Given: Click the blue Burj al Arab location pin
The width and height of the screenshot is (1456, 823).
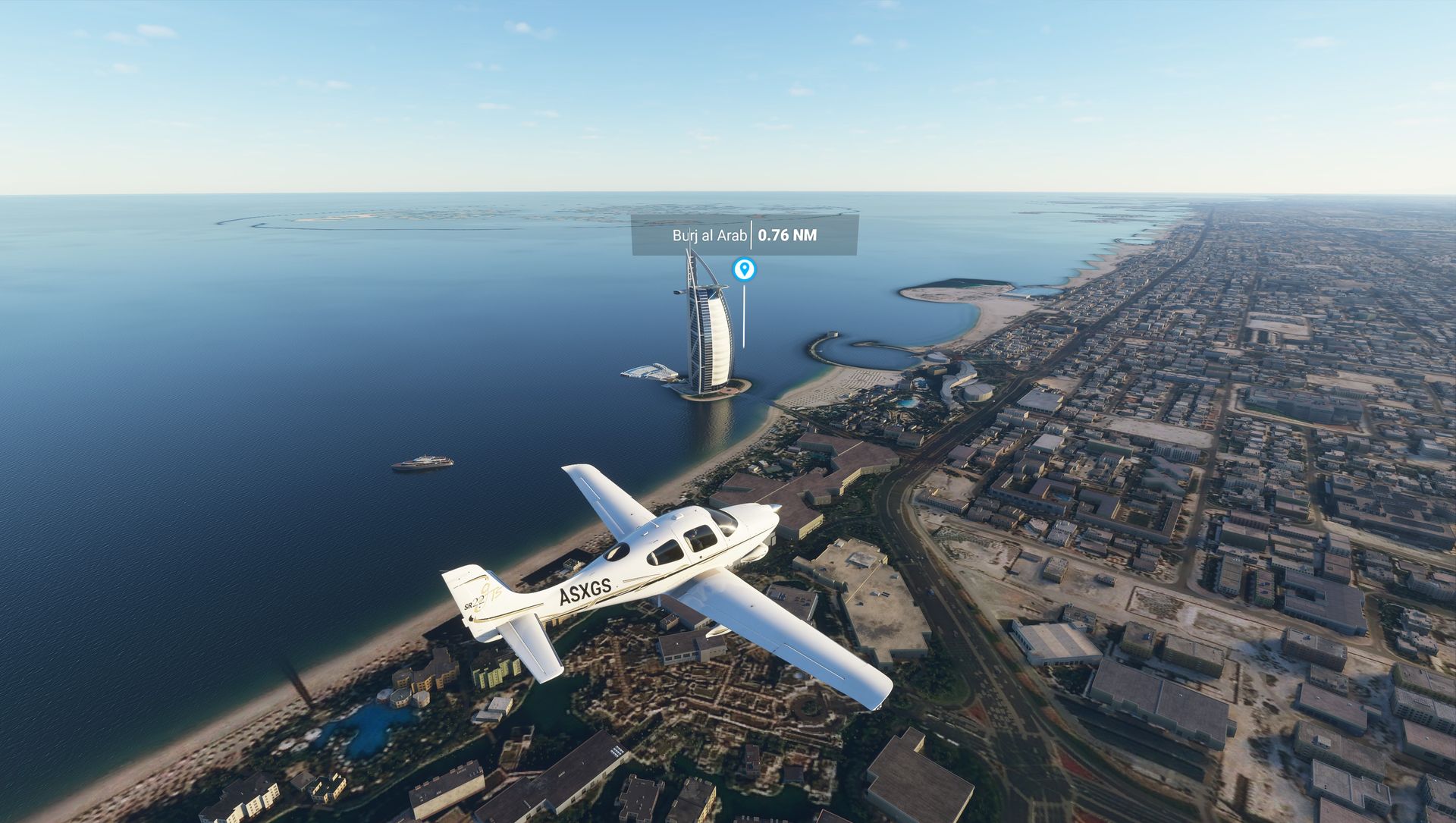Looking at the screenshot, I should pos(744,269).
